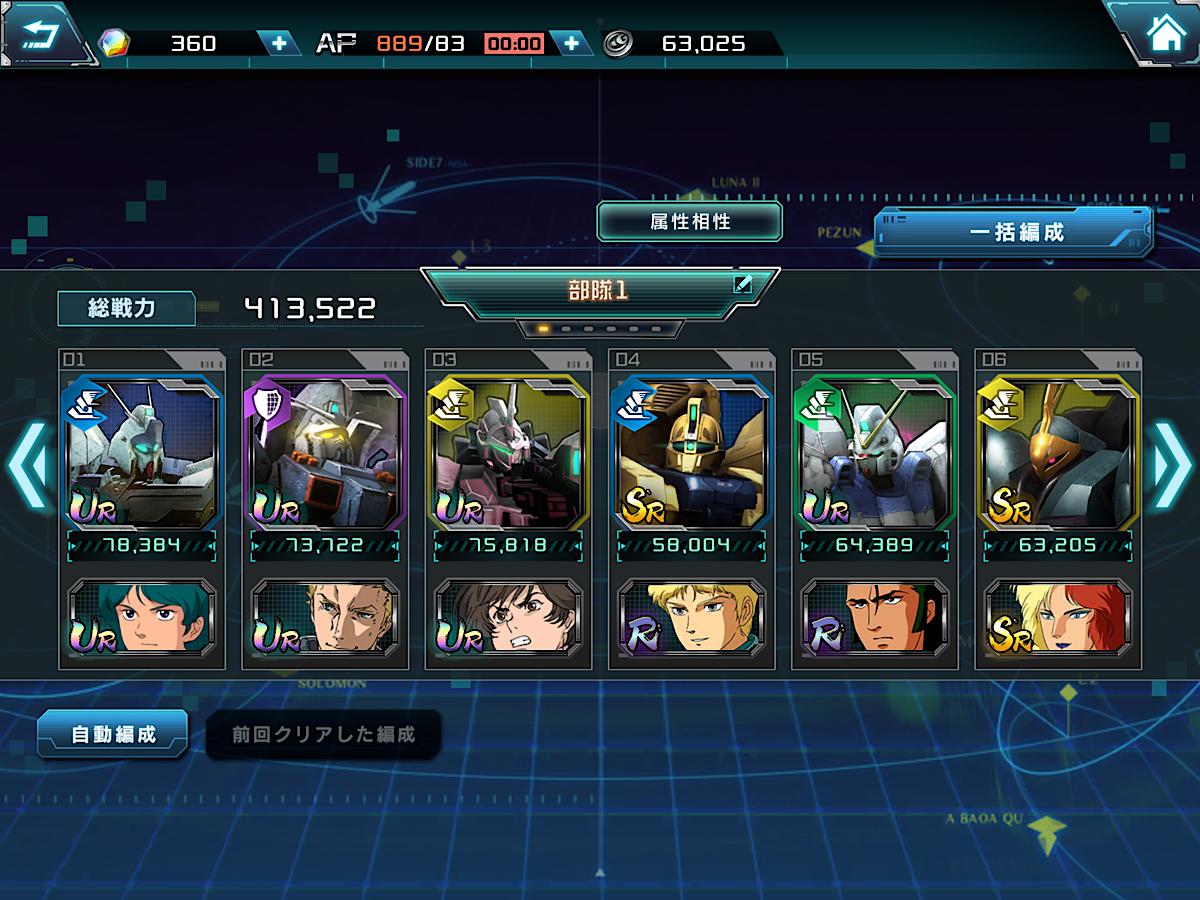Refill AP using its plus button

pyautogui.click(x=571, y=43)
